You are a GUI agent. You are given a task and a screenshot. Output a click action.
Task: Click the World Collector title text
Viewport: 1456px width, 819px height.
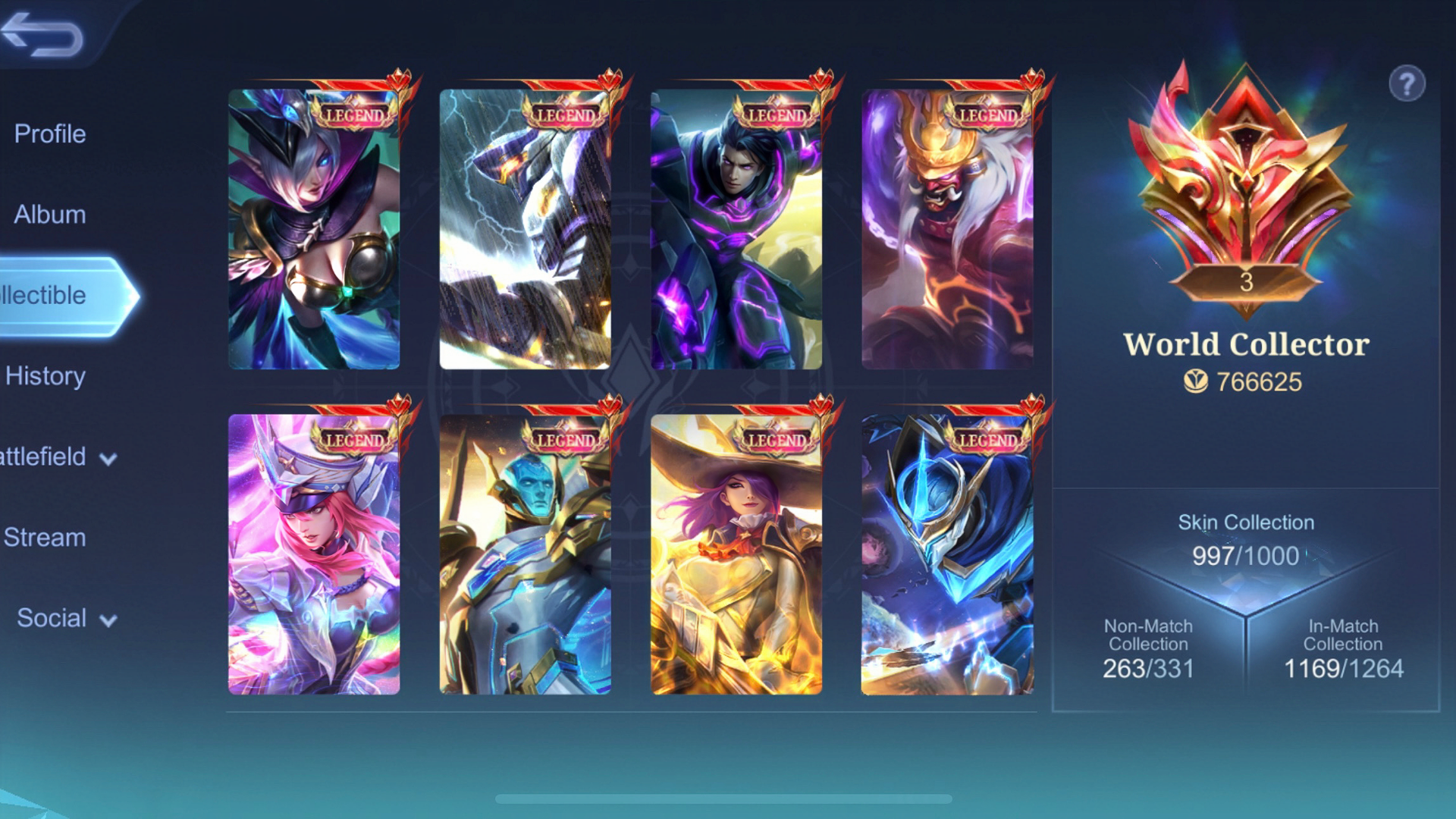1247,343
